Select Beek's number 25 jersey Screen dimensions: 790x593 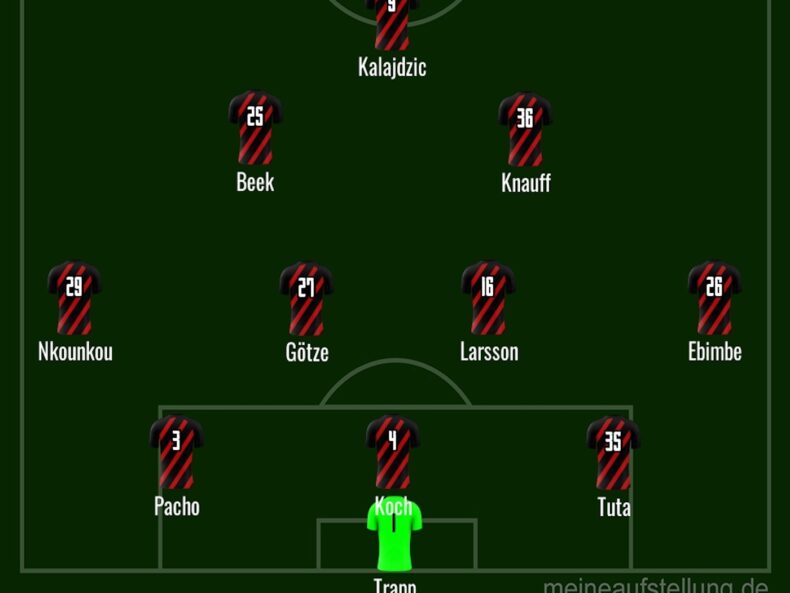[255, 128]
